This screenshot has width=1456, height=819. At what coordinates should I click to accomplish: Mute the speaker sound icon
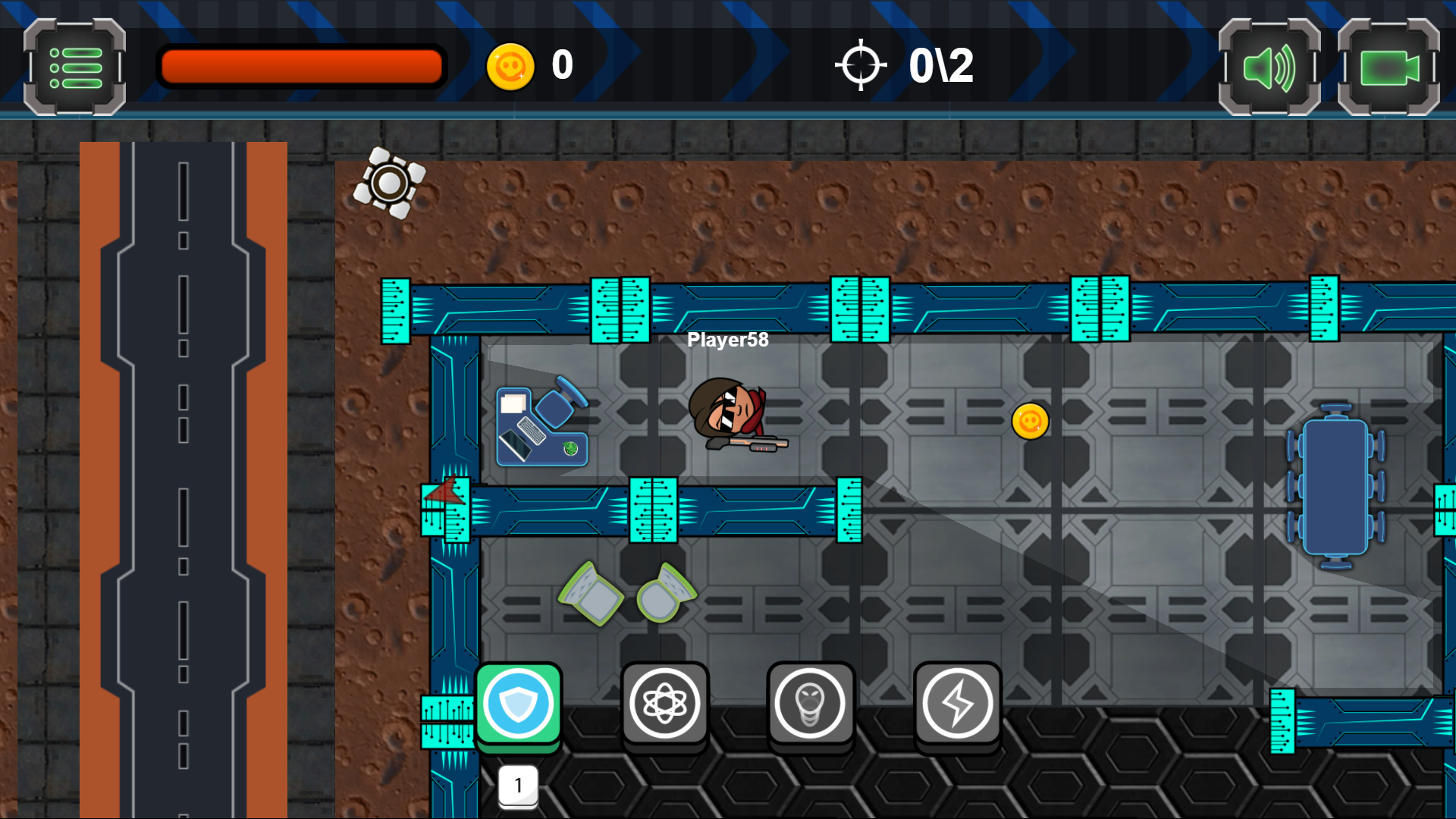click(1269, 68)
